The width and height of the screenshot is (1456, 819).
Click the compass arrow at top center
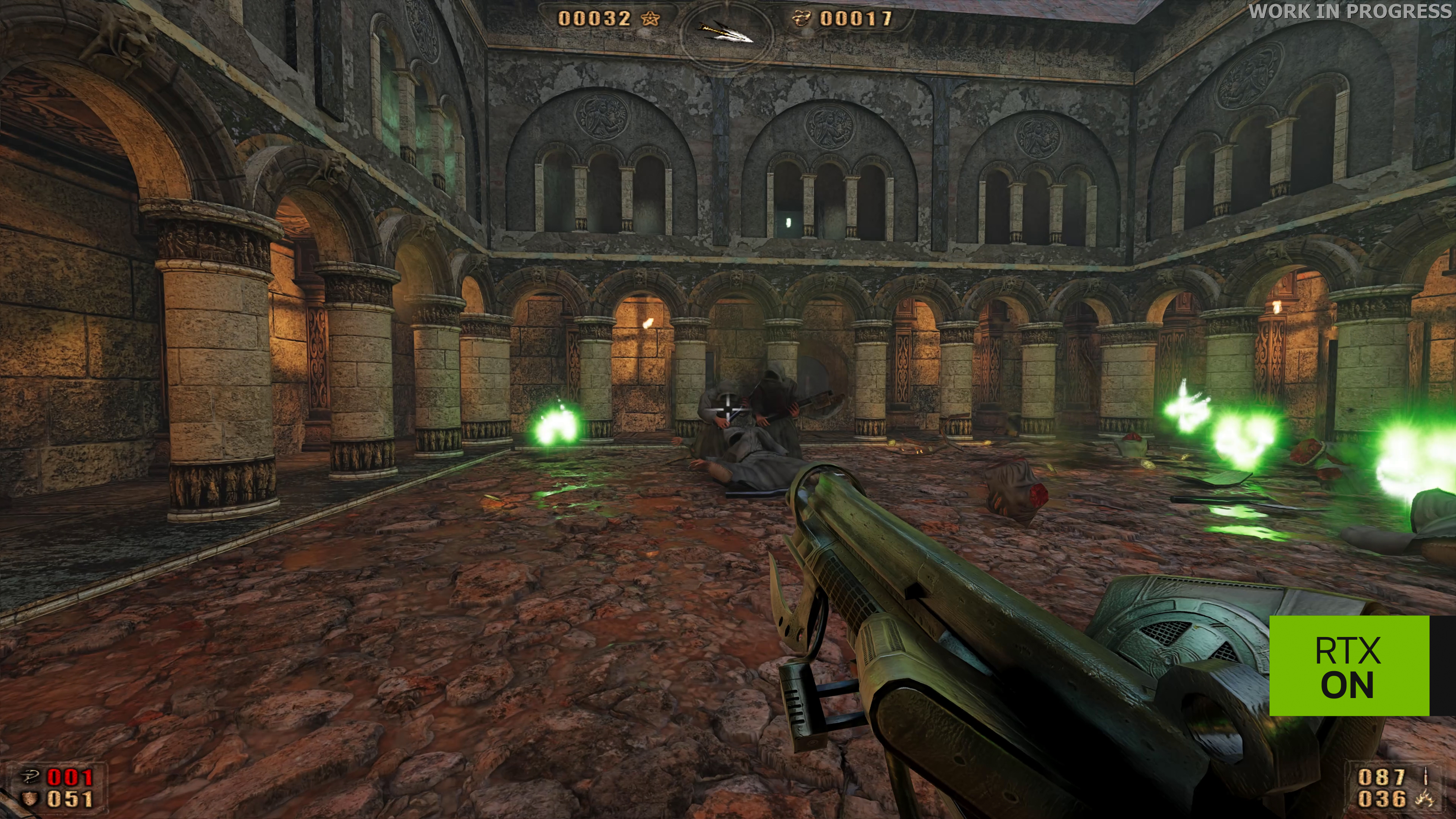click(726, 31)
